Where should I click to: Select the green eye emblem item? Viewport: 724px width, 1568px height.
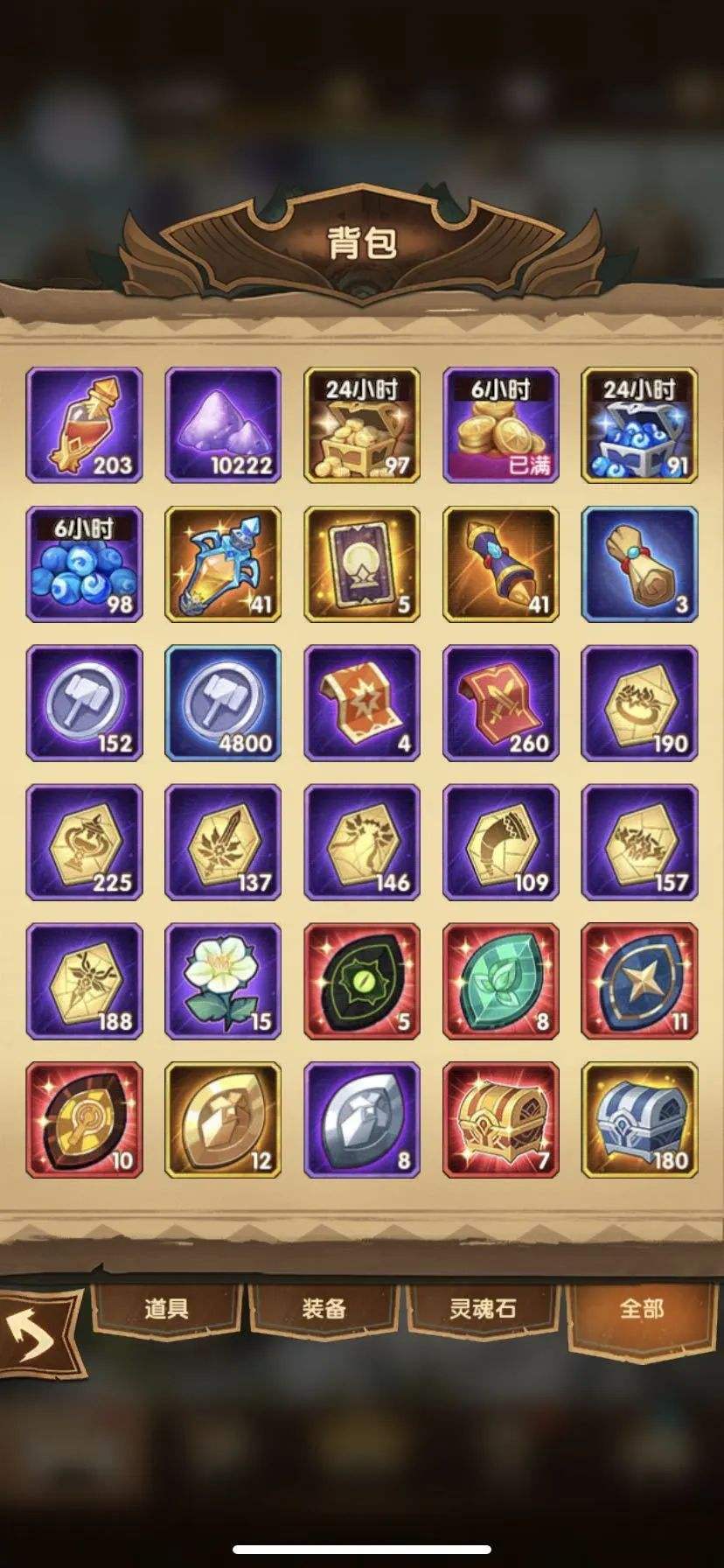point(362,981)
